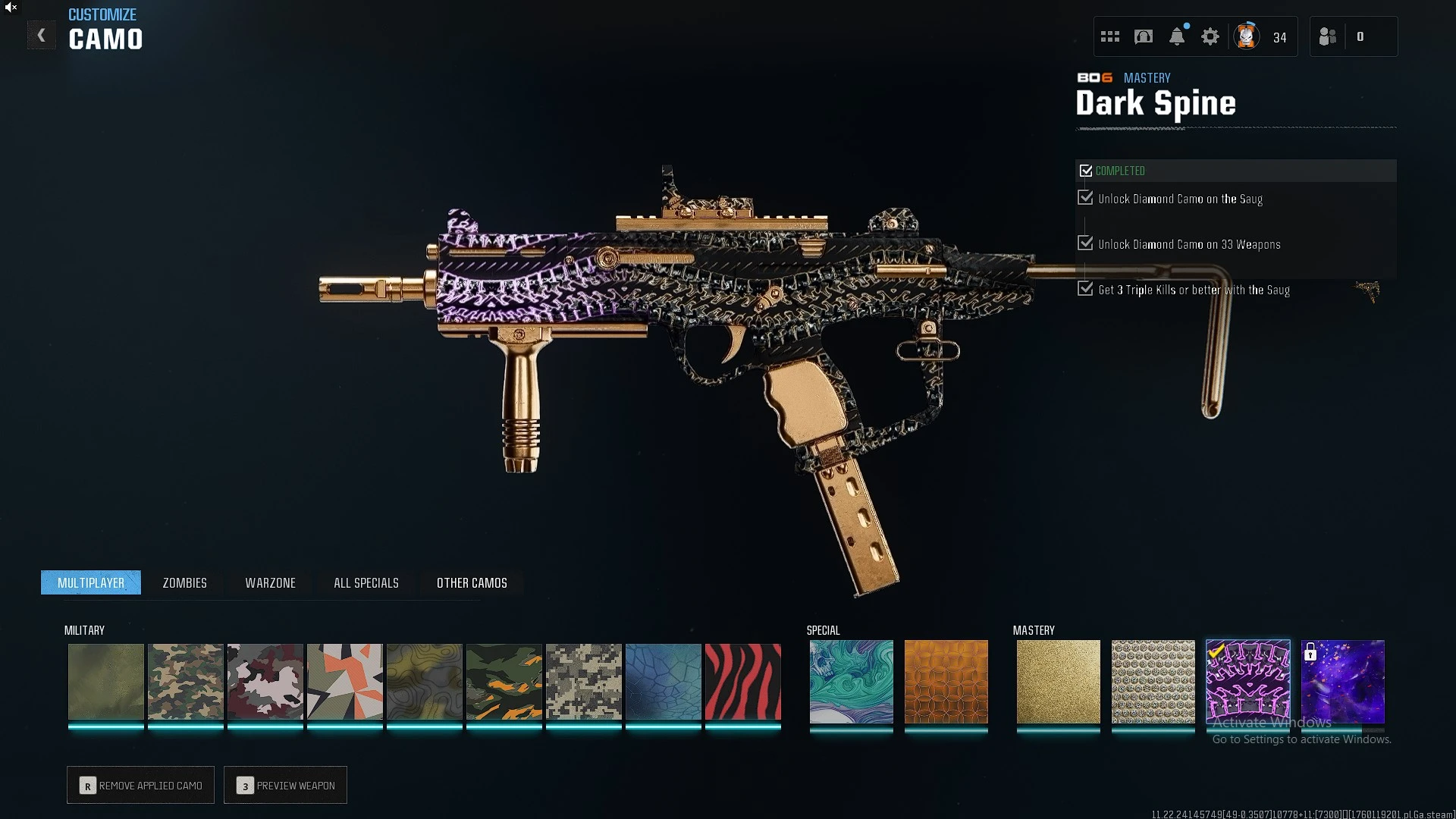This screenshot has height=819, width=1456.
Task: Open the settings gear icon
Action: [1210, 36]
